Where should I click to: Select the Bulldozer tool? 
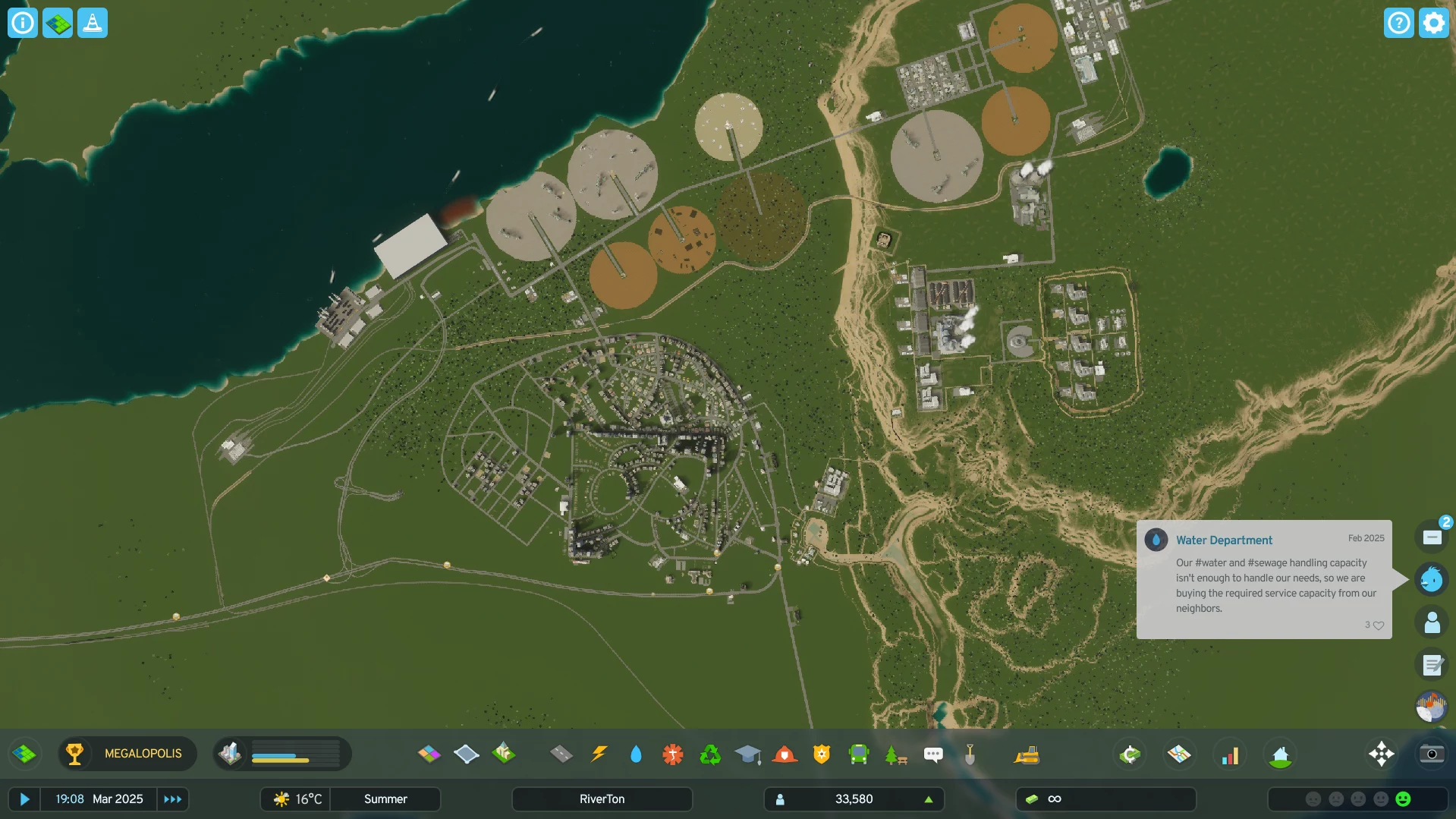(1028, 754)
